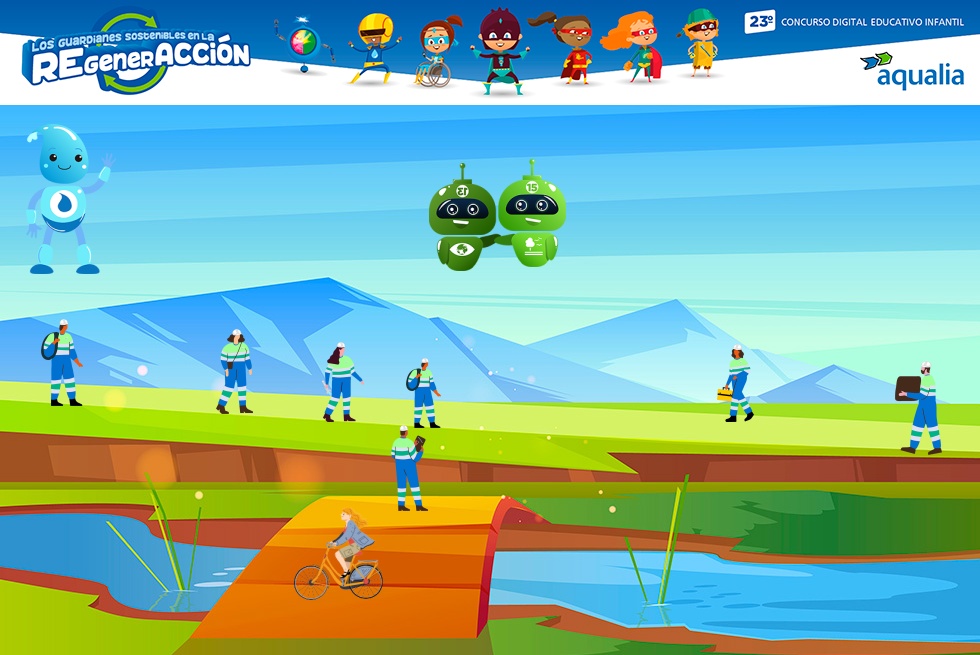
Task: Open the Guardianes REgenerACCIÓN logo link
Action: [x=137, y=55]
